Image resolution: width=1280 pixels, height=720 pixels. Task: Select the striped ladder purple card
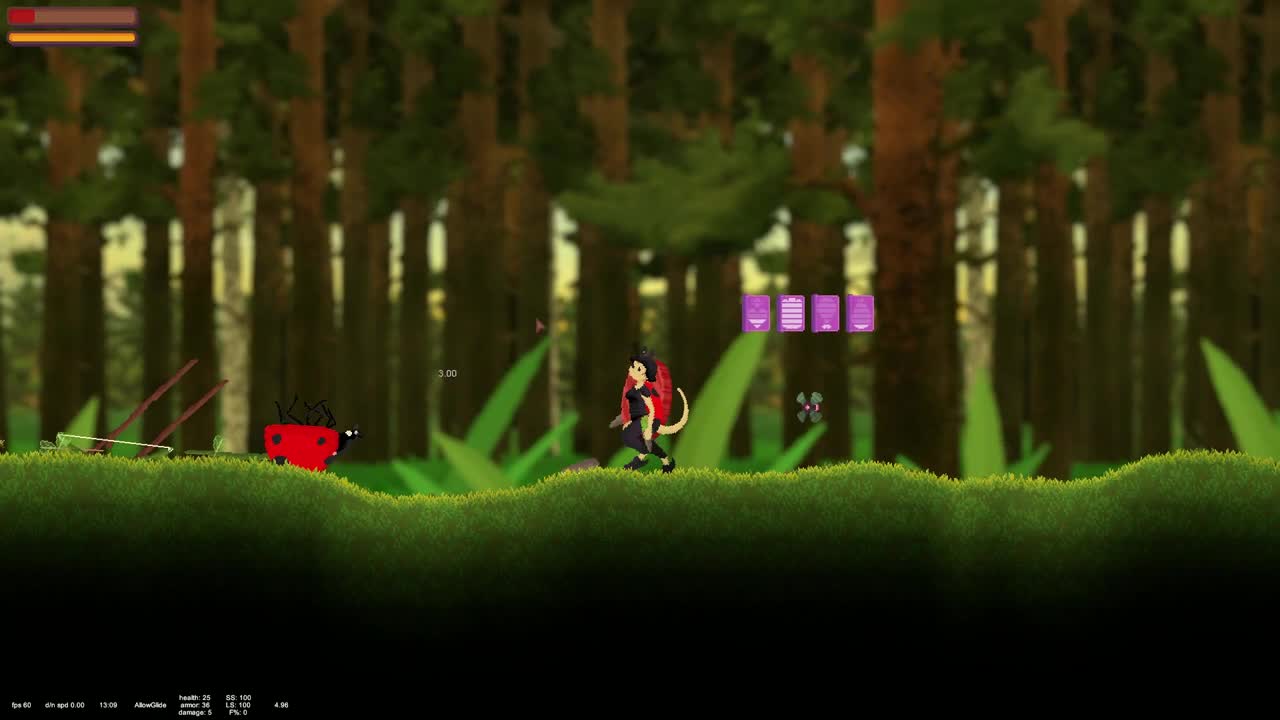(792, 313)
